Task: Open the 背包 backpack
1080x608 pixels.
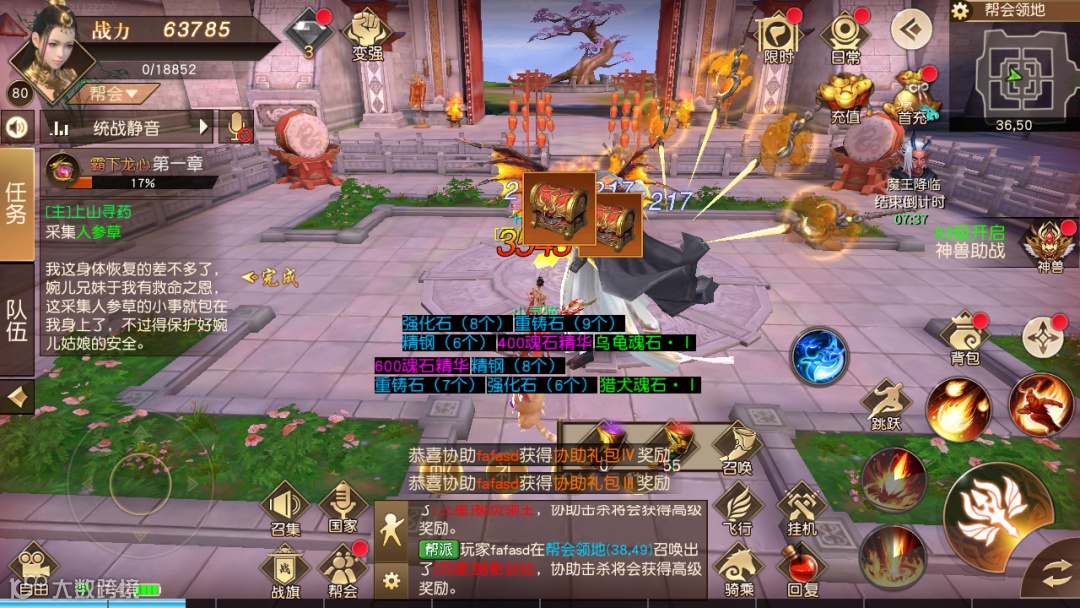Action: click(x=965, y=339)
